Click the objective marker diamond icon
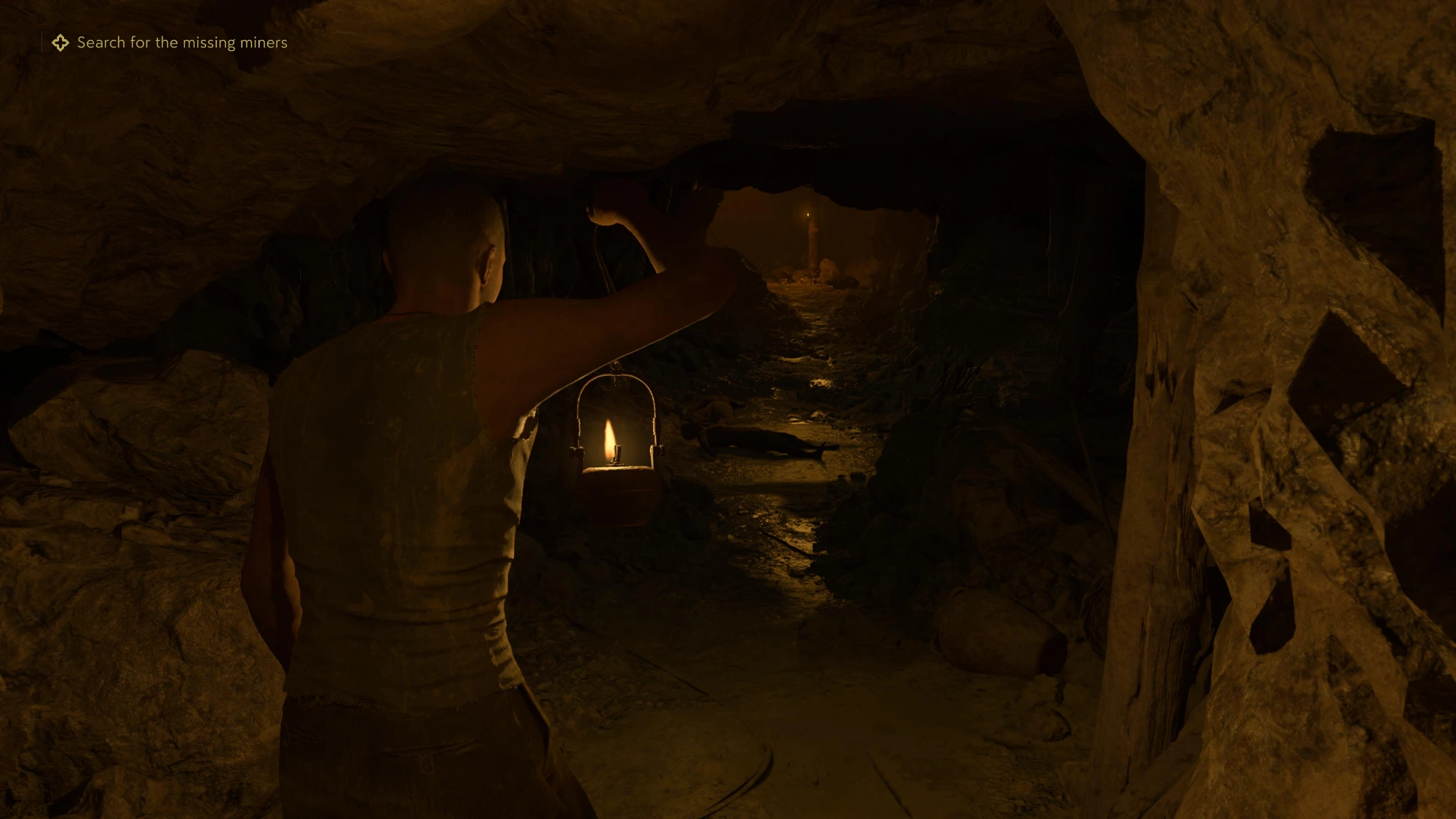Viewport: 1456px width, 819px height. coord(60,43)
